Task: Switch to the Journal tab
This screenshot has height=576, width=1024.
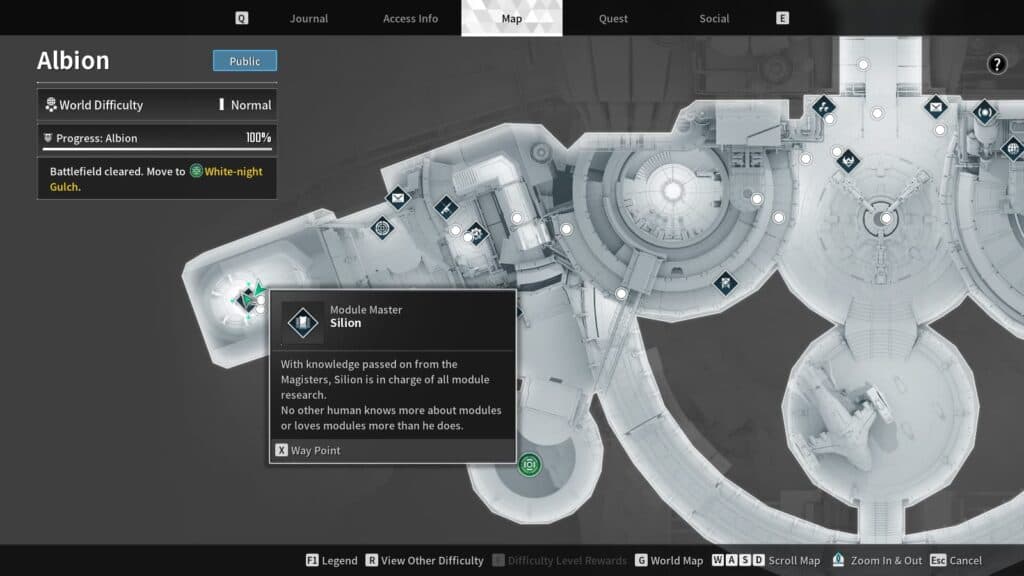Action: [308, 18]
